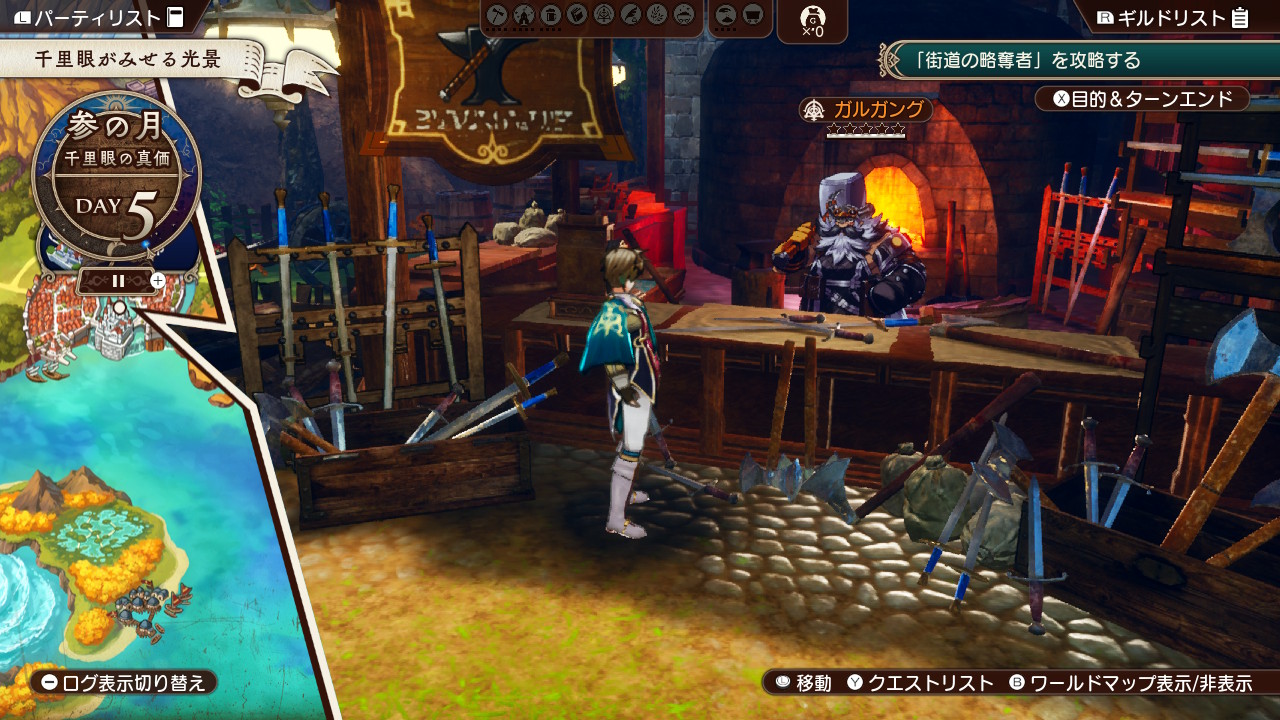
Task: Select ガルガング blacksmith name tag
Action: coord(866,109)
